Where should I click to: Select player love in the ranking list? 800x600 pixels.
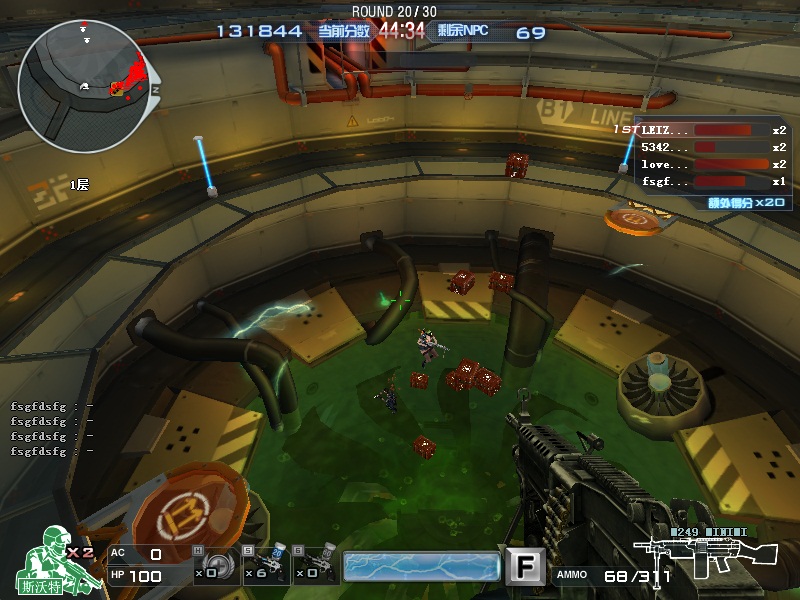pyautogui.click(x=712, y=164)
